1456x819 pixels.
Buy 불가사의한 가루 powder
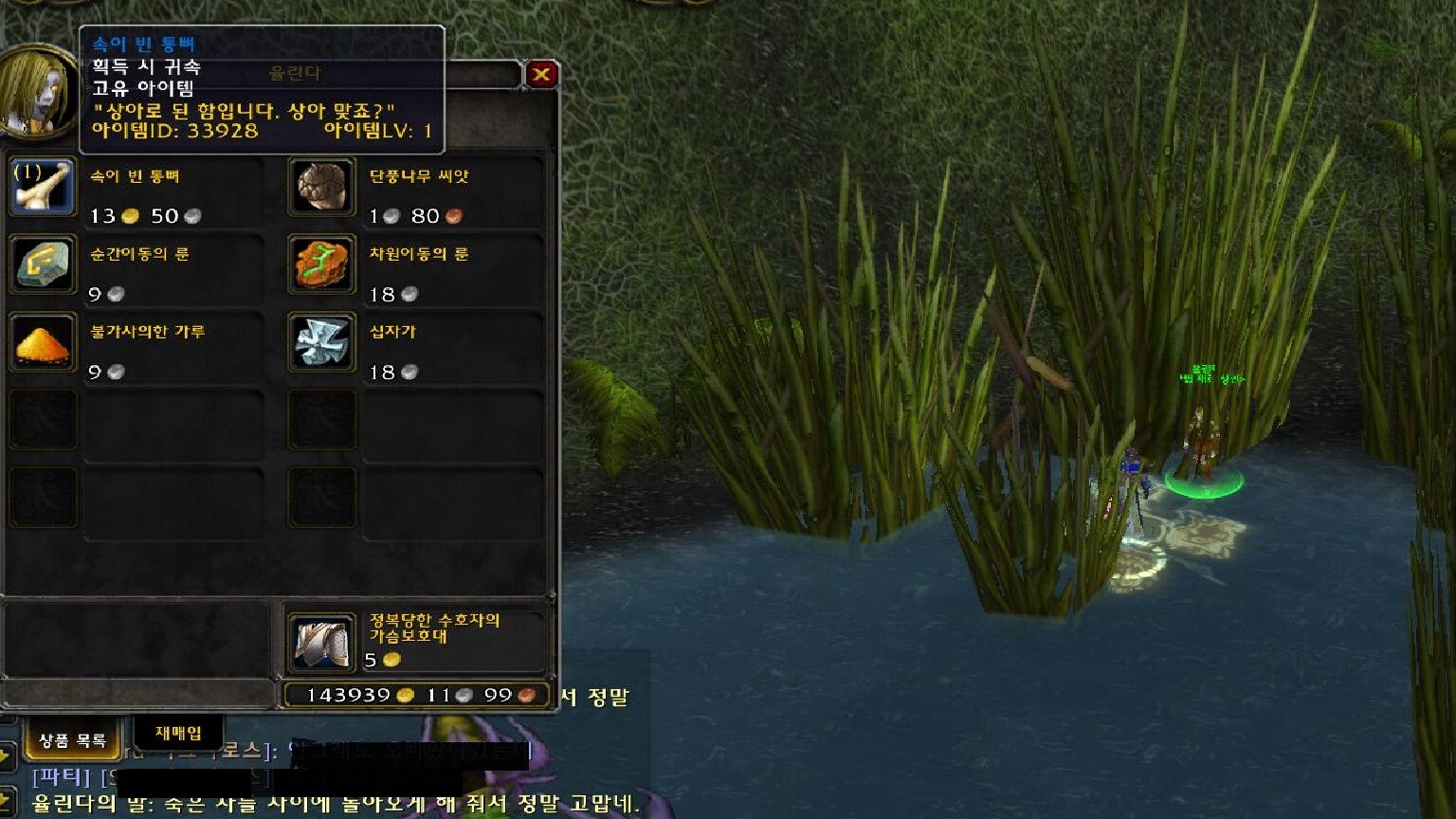coord(43,343)
